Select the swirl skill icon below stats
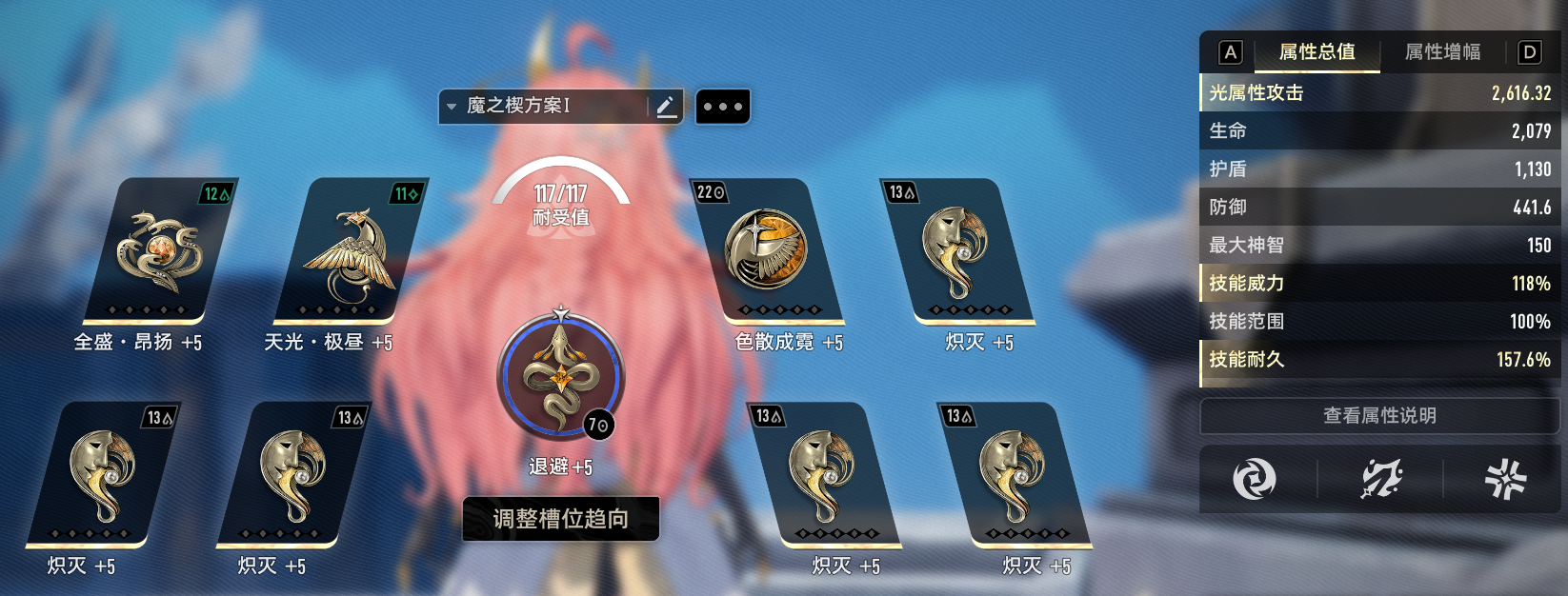The height and width of the screenshot is (596, 1568). point(1254,478)
